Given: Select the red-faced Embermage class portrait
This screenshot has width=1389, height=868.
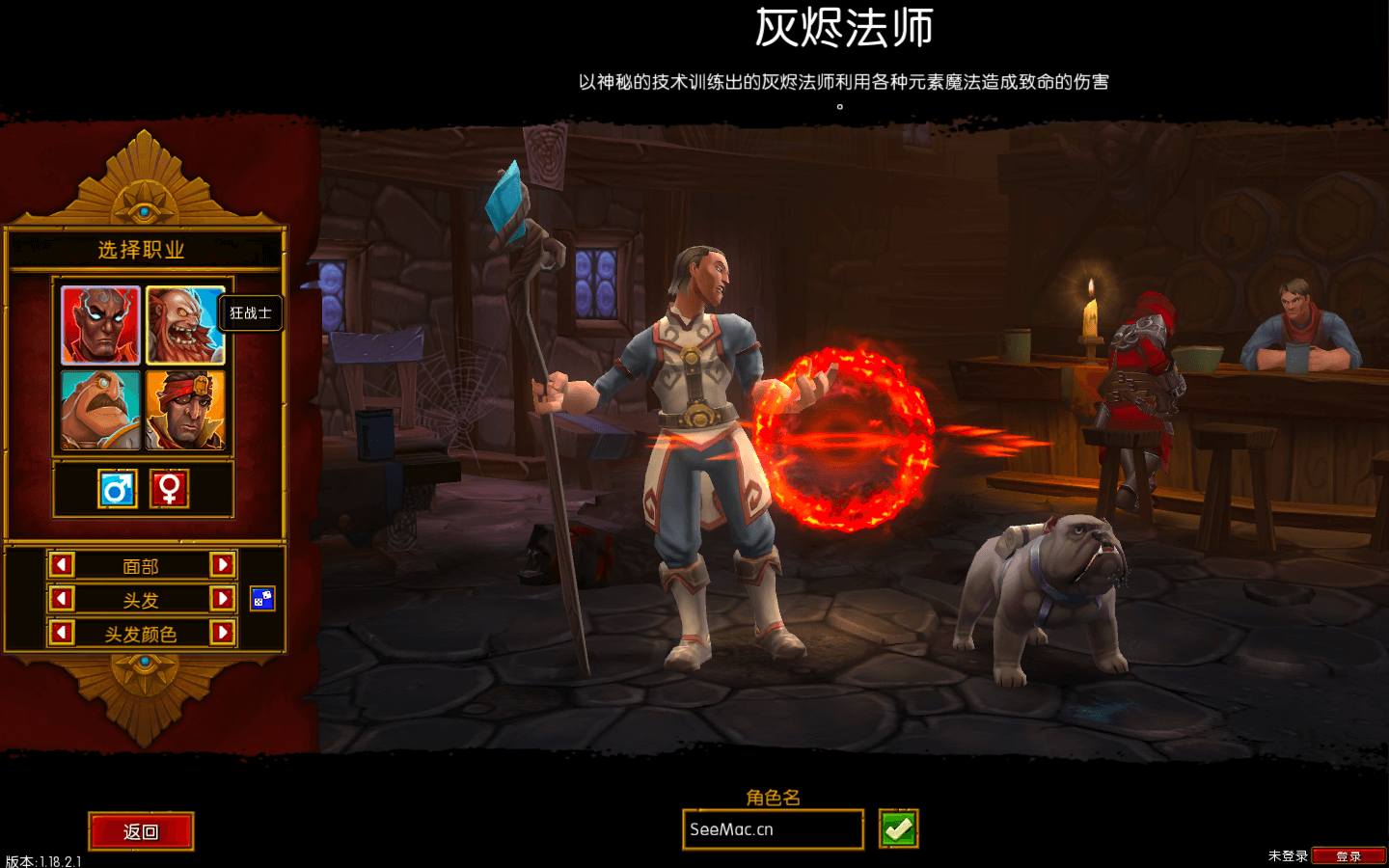Looking at the screenshot, I should tap(101, 324).
